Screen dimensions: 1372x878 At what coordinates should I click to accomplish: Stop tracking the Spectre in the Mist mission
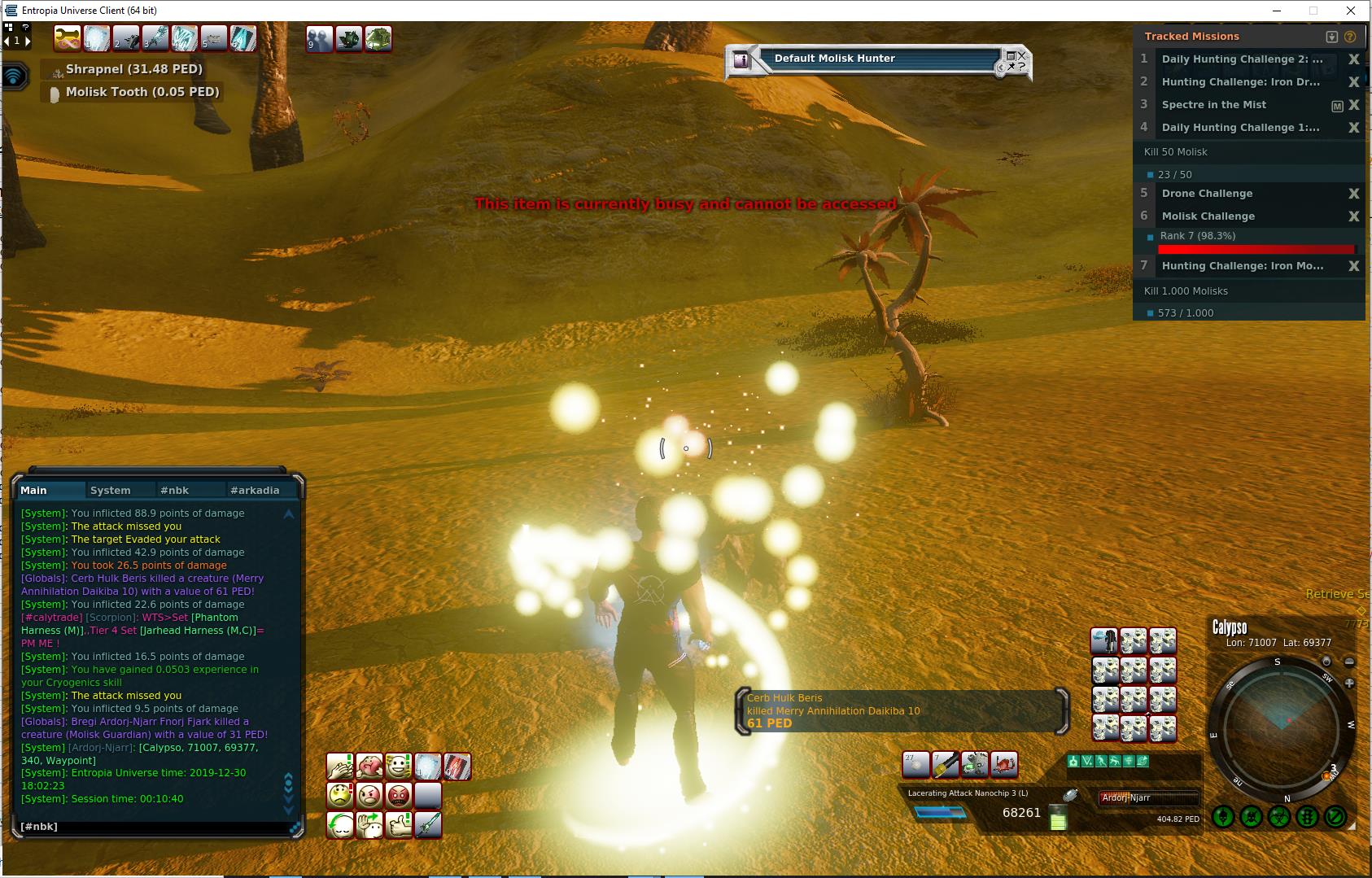tap(1354, 105)
